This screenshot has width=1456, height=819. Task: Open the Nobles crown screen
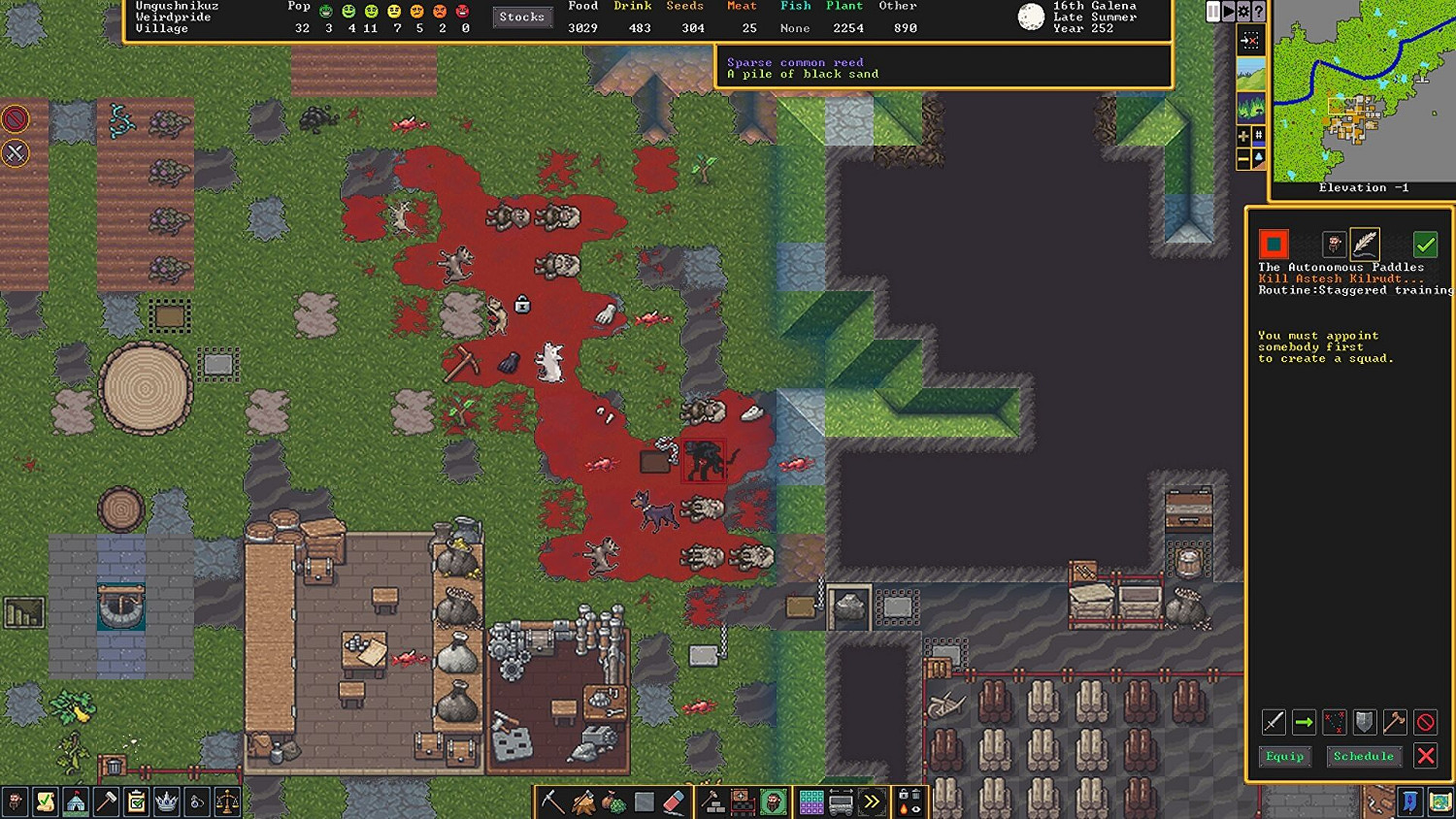click(165, 803)
